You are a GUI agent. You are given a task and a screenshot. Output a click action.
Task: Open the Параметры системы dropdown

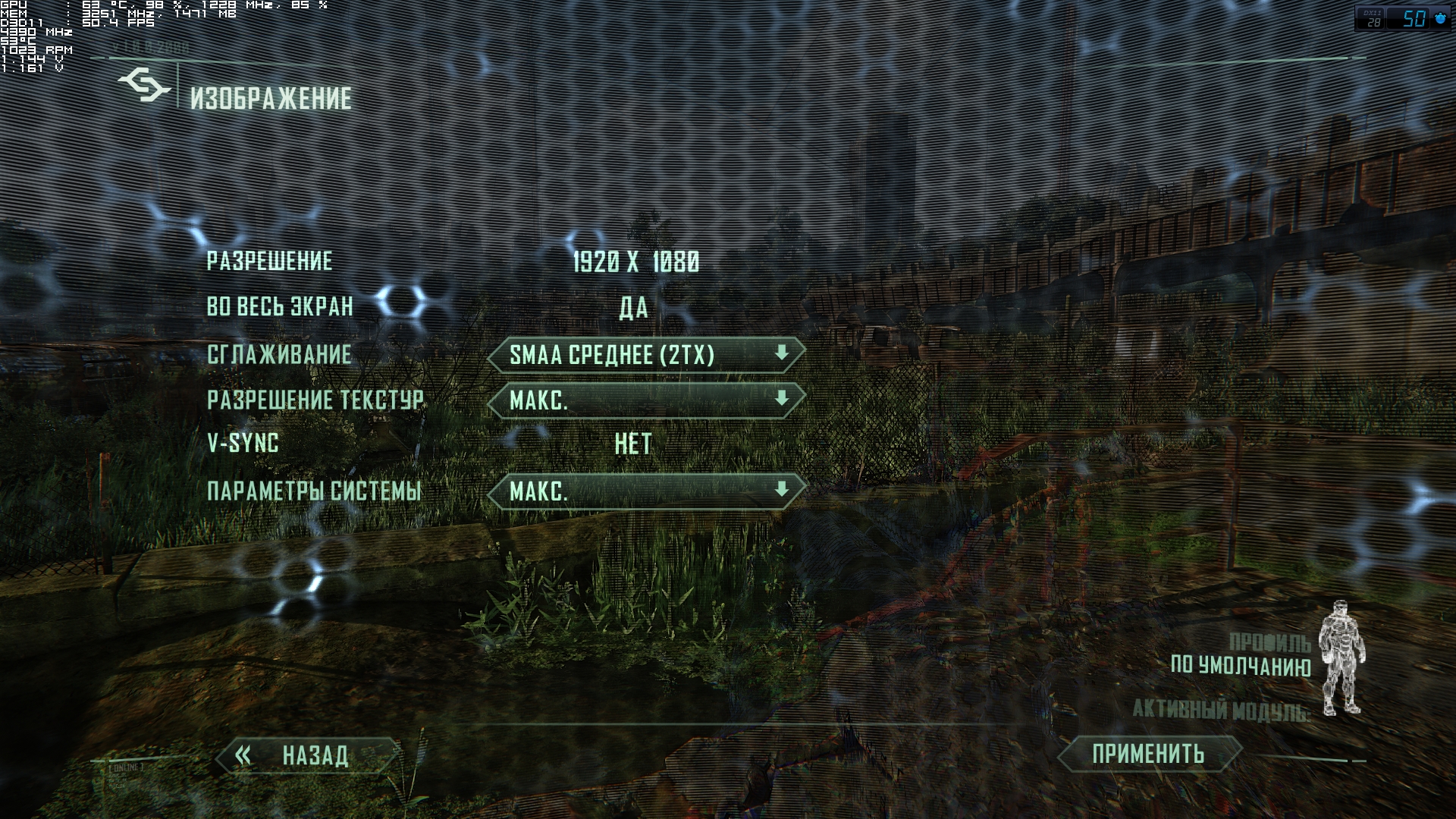pyautogui.click(x=646, y=491)
